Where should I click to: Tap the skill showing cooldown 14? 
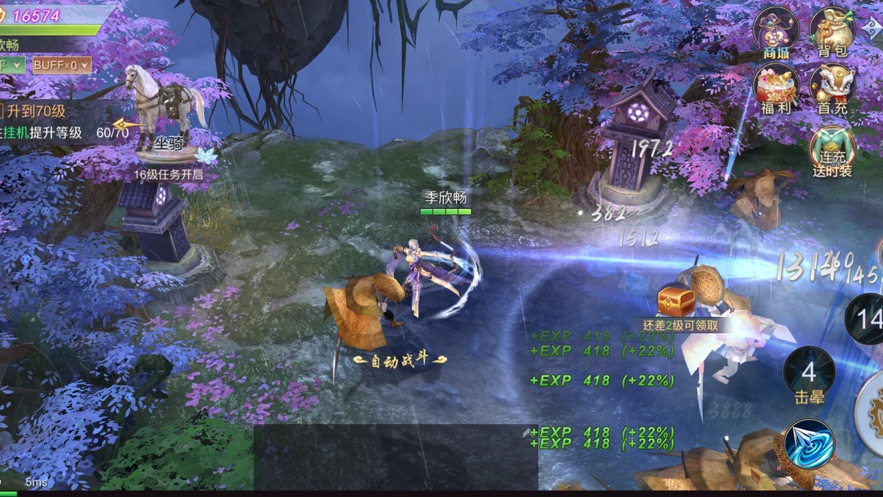point(866,320)
